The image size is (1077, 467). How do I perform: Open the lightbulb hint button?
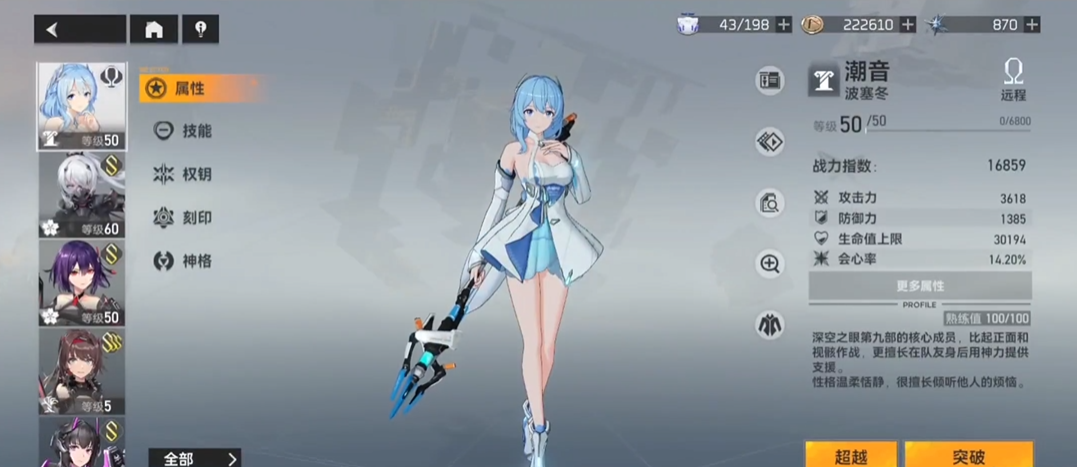click(x=200, y=29)
